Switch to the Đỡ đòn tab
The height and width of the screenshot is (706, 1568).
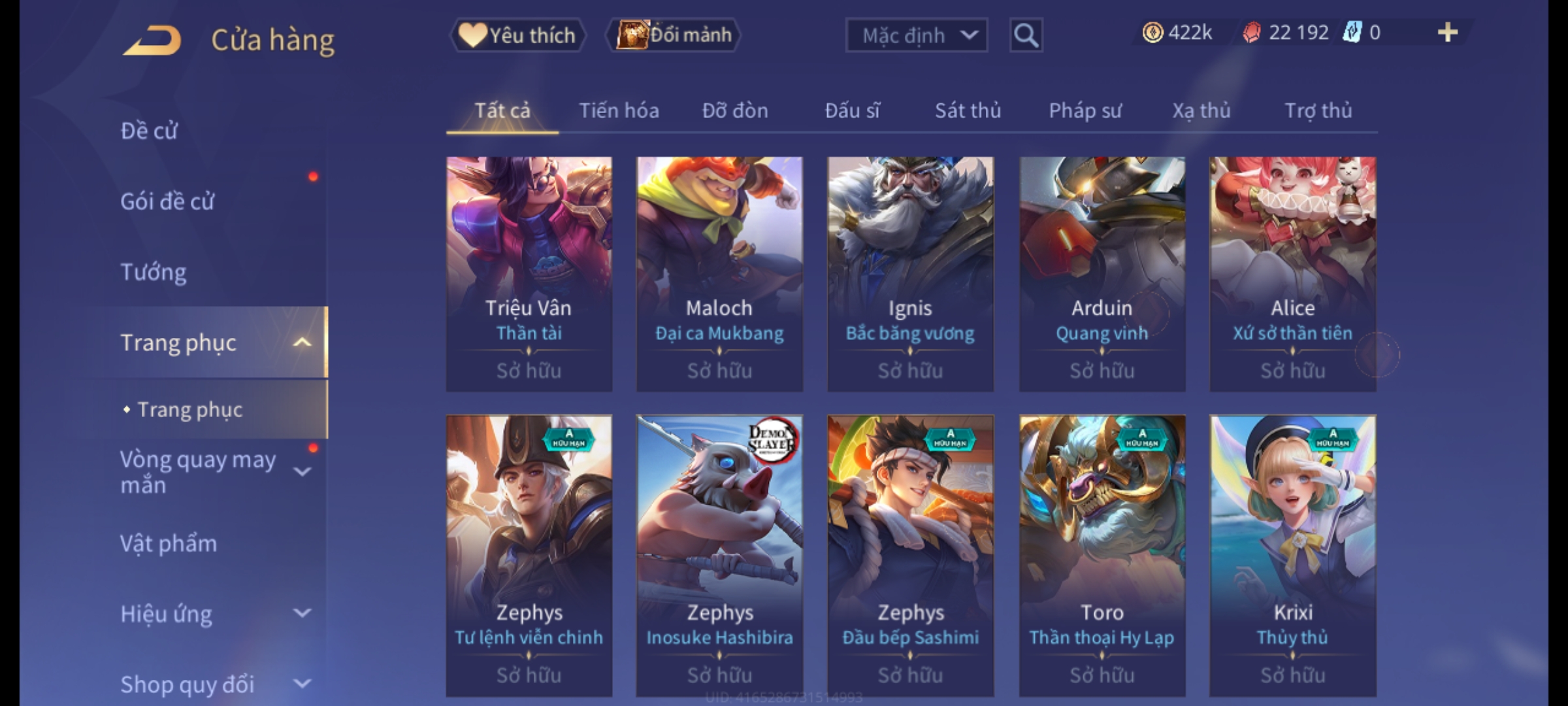click(735, 110)
